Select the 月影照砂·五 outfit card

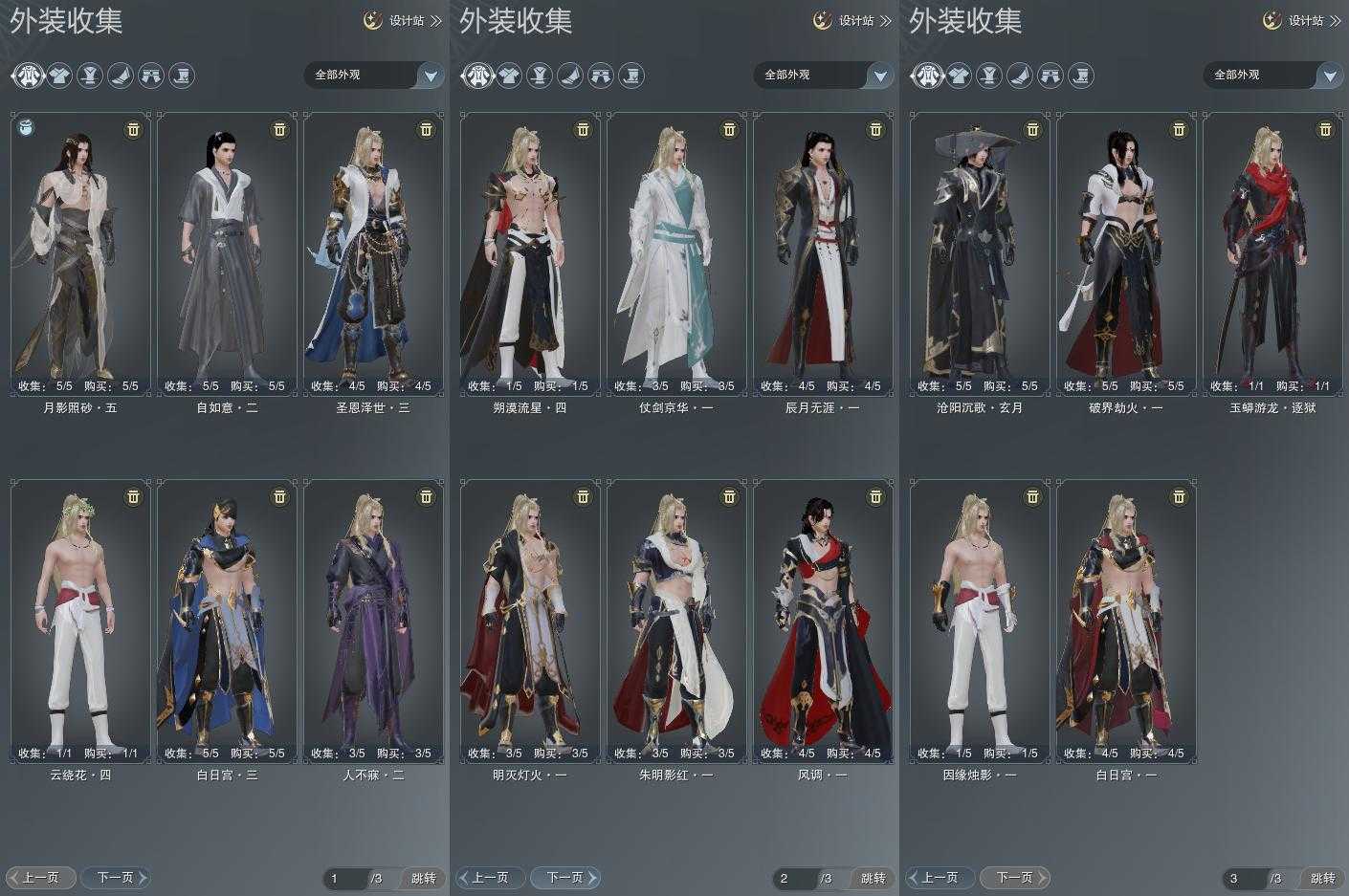coord(80,253)
